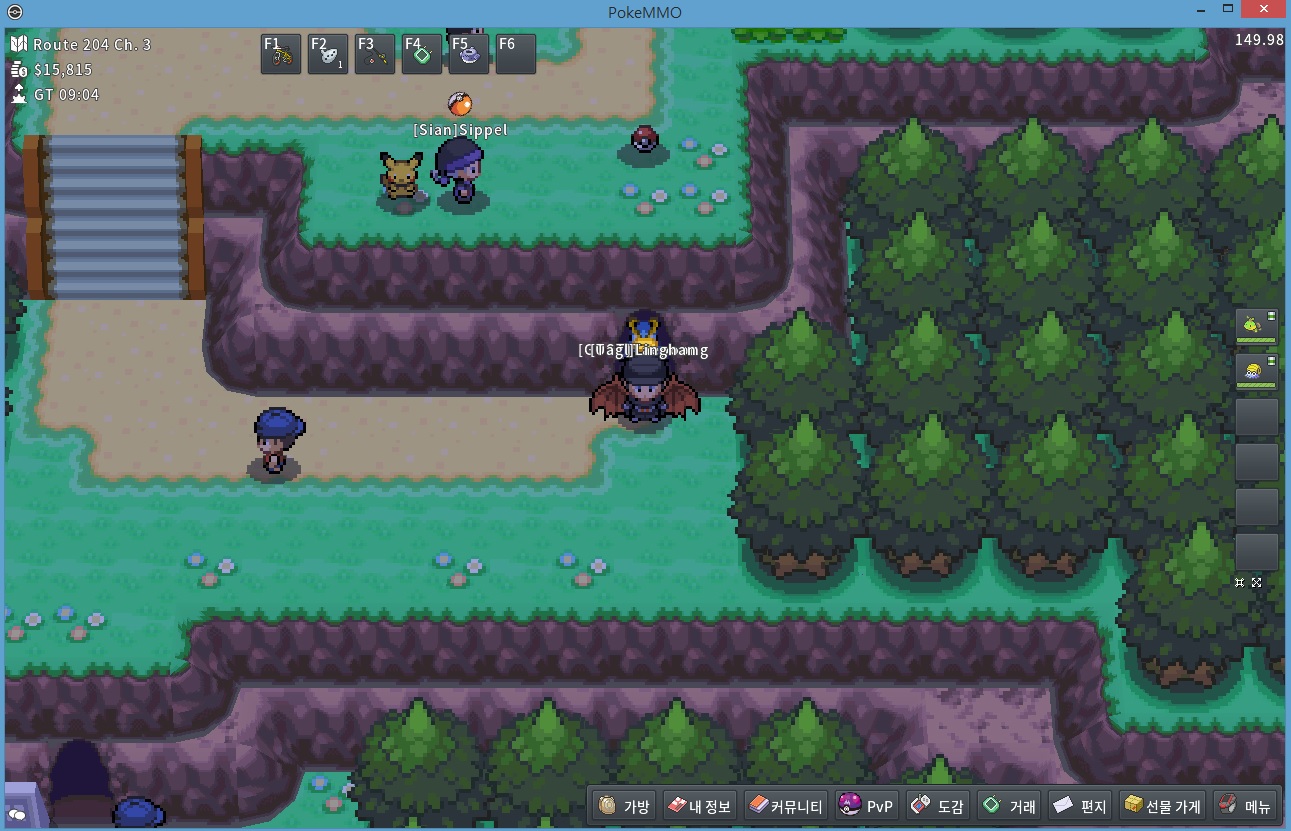Use the ocarina item in slot F2
1291x831 pixels.
click(328, 55)
